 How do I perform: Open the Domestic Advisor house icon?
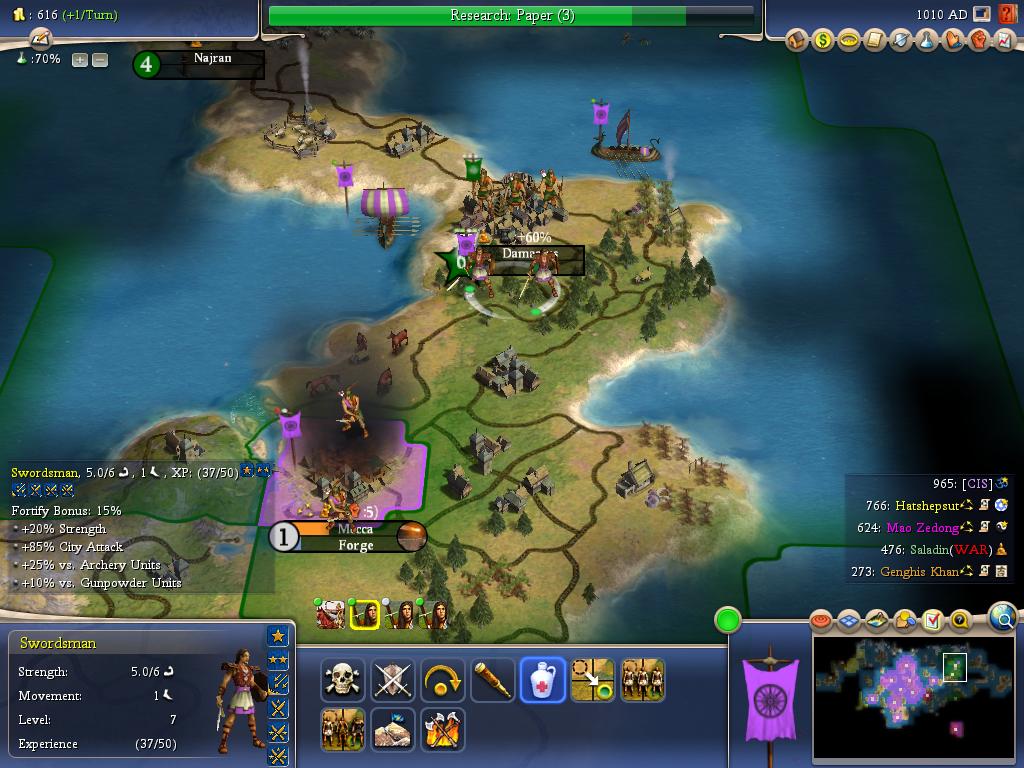click(x=797, y=41)
